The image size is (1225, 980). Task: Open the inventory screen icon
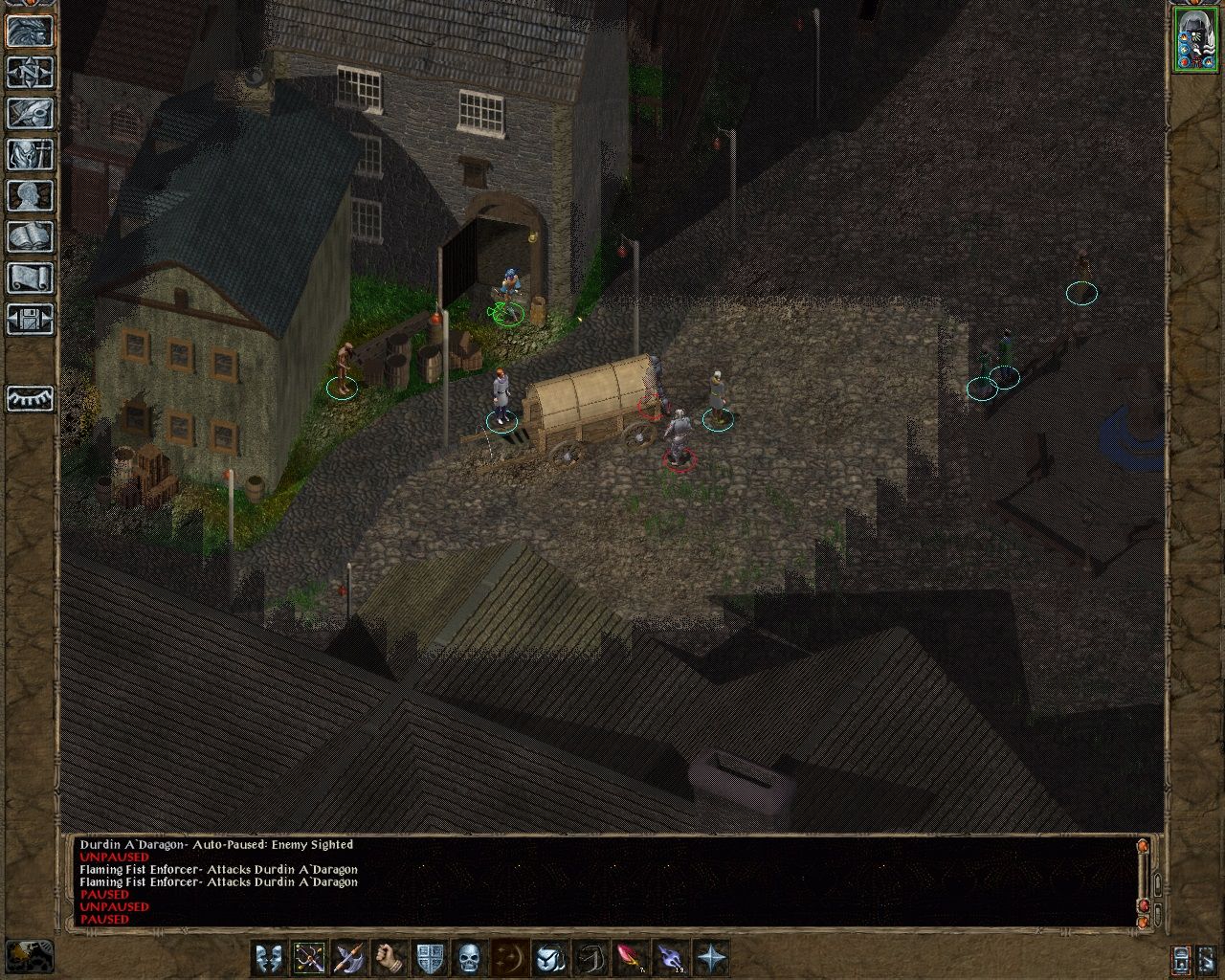click(27, 155)
